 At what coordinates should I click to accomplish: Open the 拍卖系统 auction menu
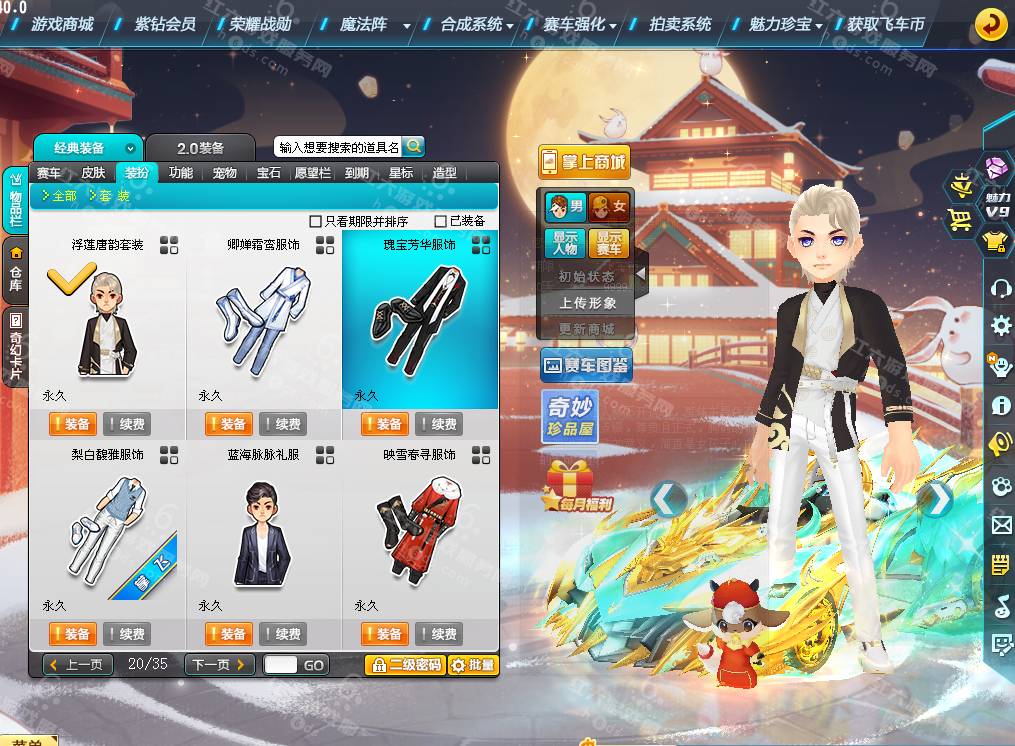(x=680, y=24)
